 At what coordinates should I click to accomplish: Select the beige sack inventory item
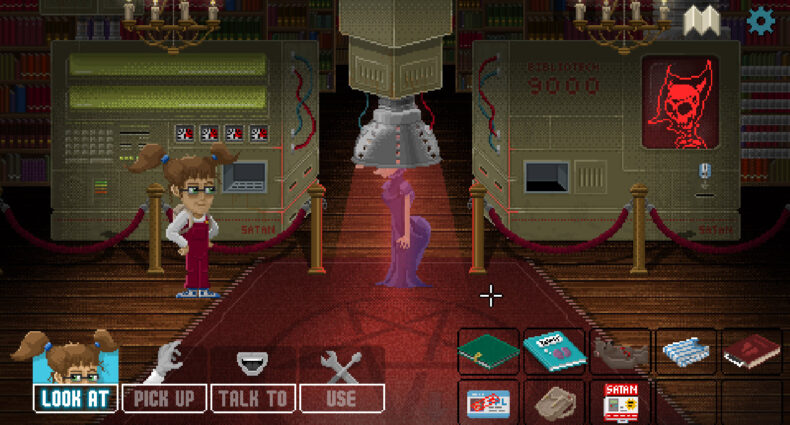(554, 402)
